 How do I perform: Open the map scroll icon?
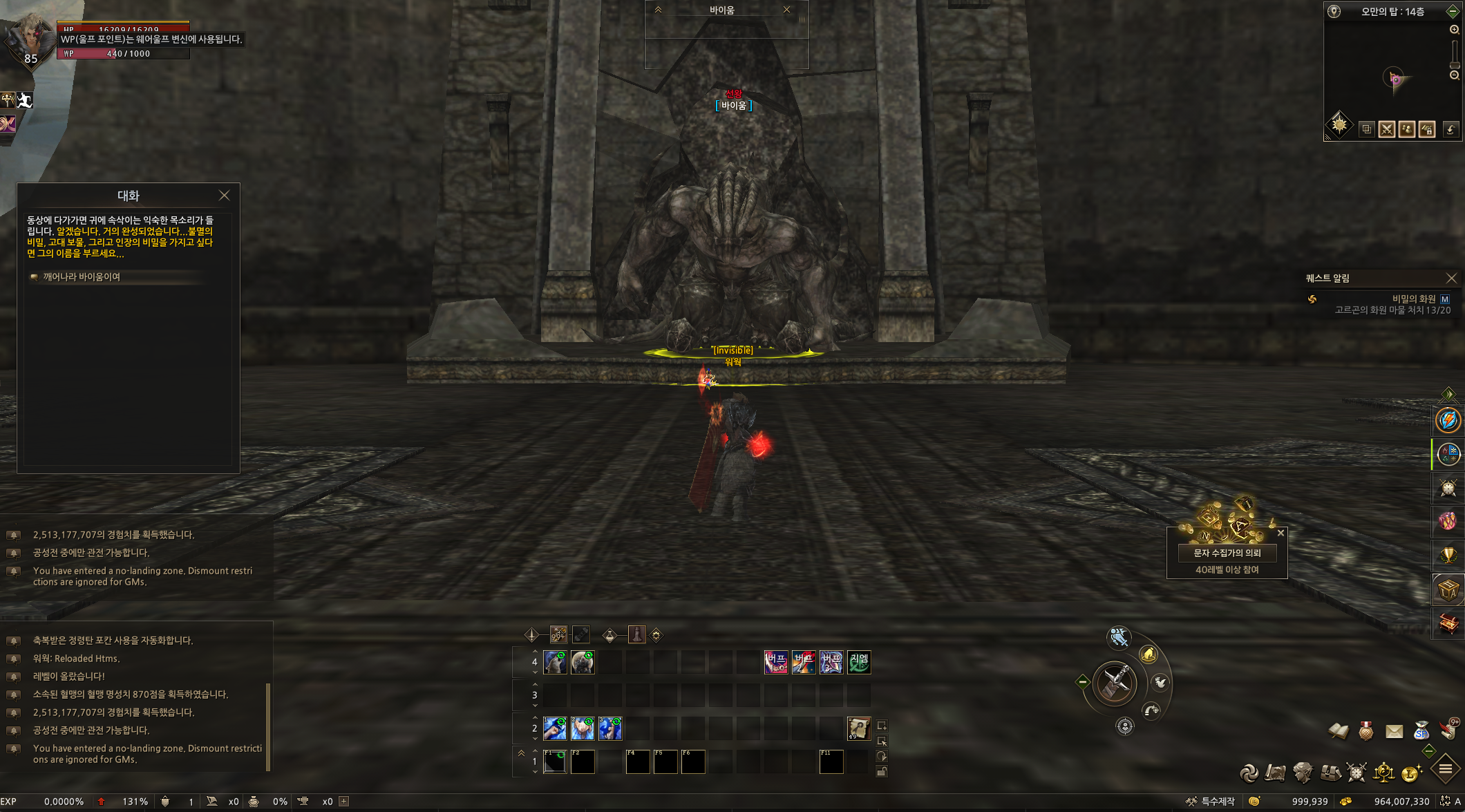(x=1275, y=773)
